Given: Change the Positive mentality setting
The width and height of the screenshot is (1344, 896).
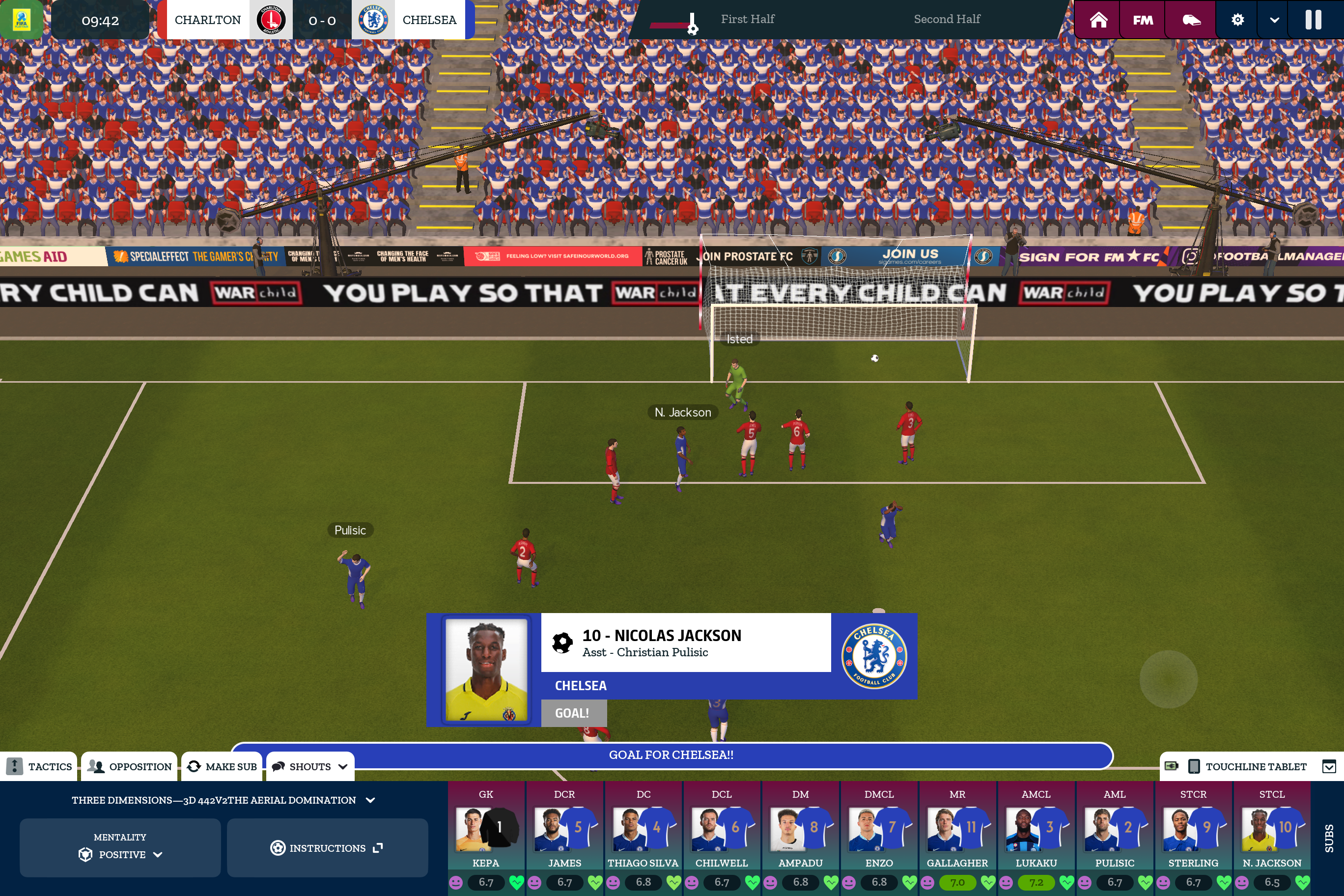Looking at the screenshot, I should [120, 848].
